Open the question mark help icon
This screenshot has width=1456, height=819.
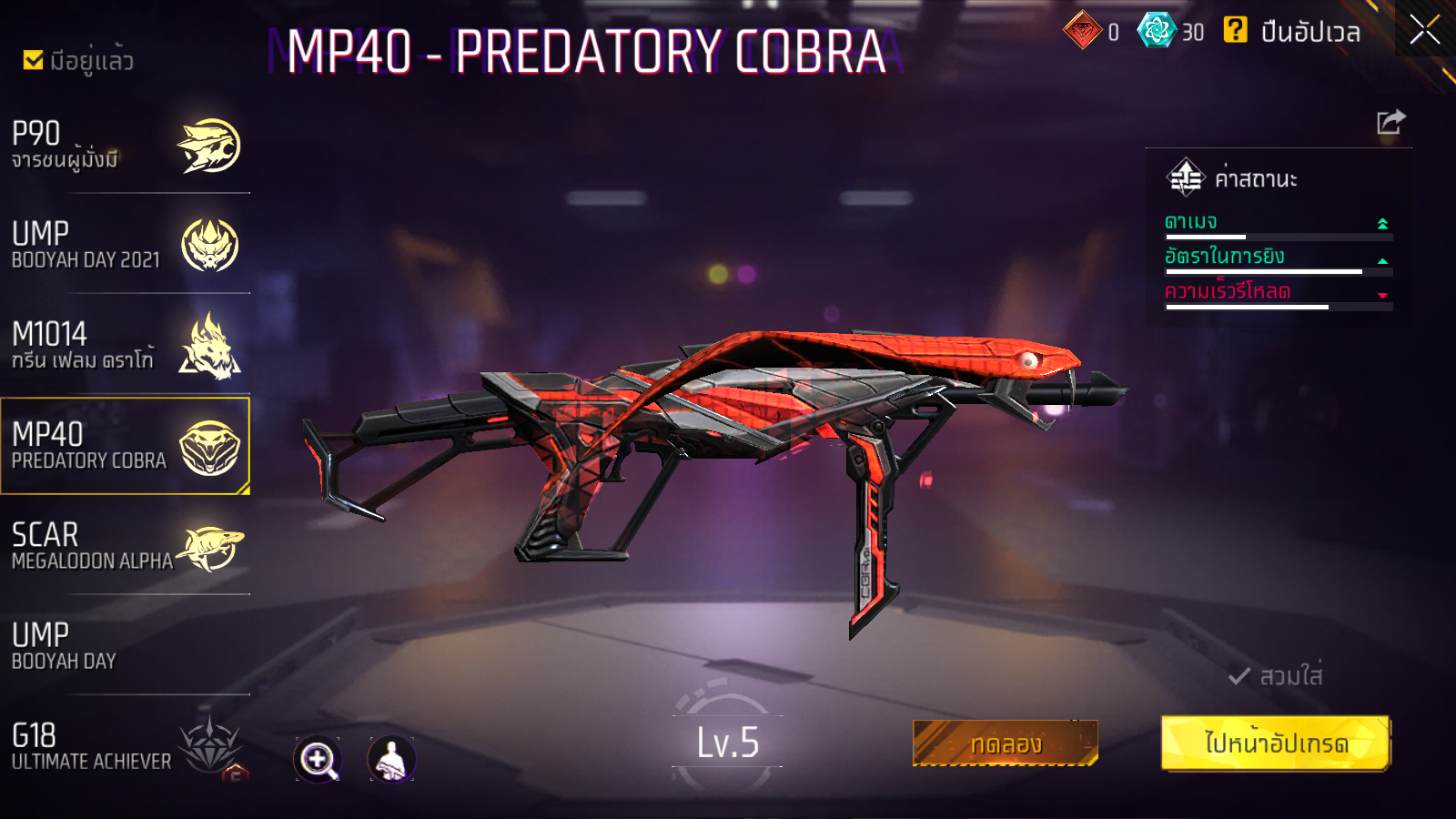pos(1235,31)
